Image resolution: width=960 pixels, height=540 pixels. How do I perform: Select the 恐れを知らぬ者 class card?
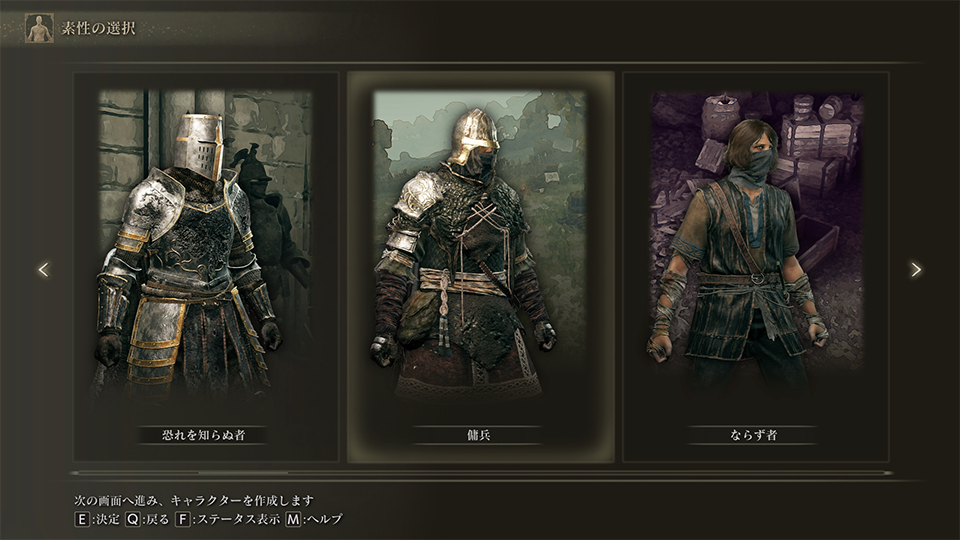coord(205,267)
